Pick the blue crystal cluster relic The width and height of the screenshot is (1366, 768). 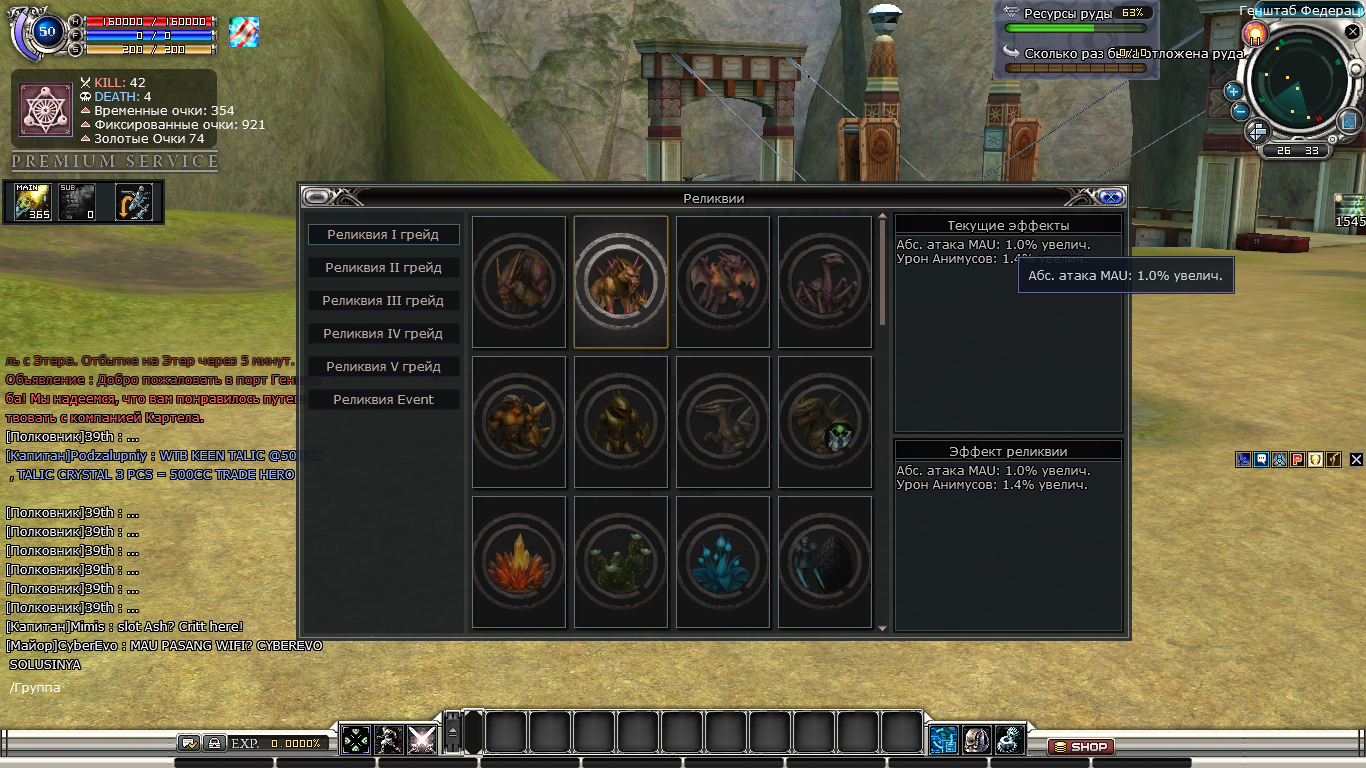(723, 562)
